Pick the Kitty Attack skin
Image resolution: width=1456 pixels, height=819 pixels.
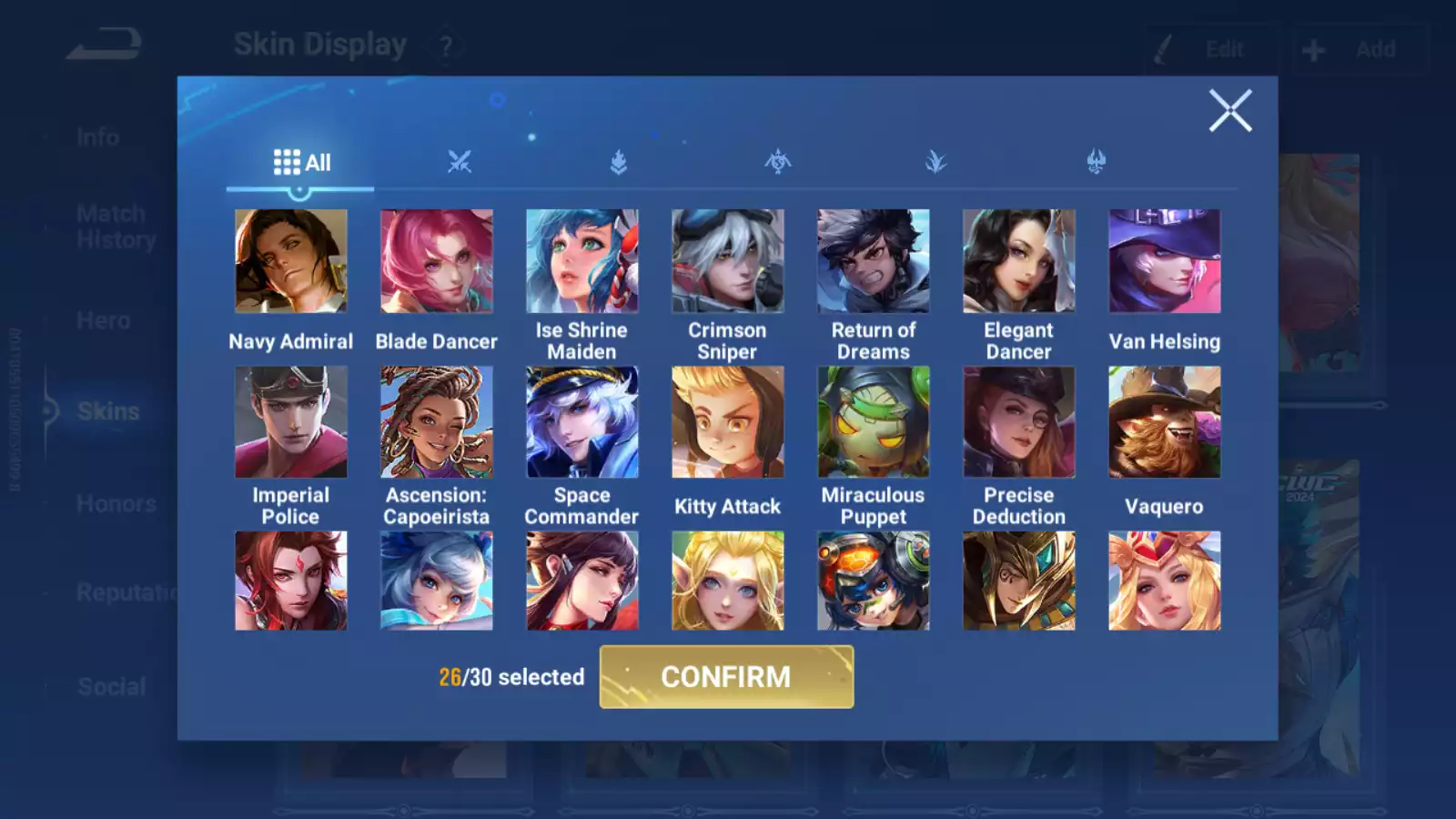point(728,422)
